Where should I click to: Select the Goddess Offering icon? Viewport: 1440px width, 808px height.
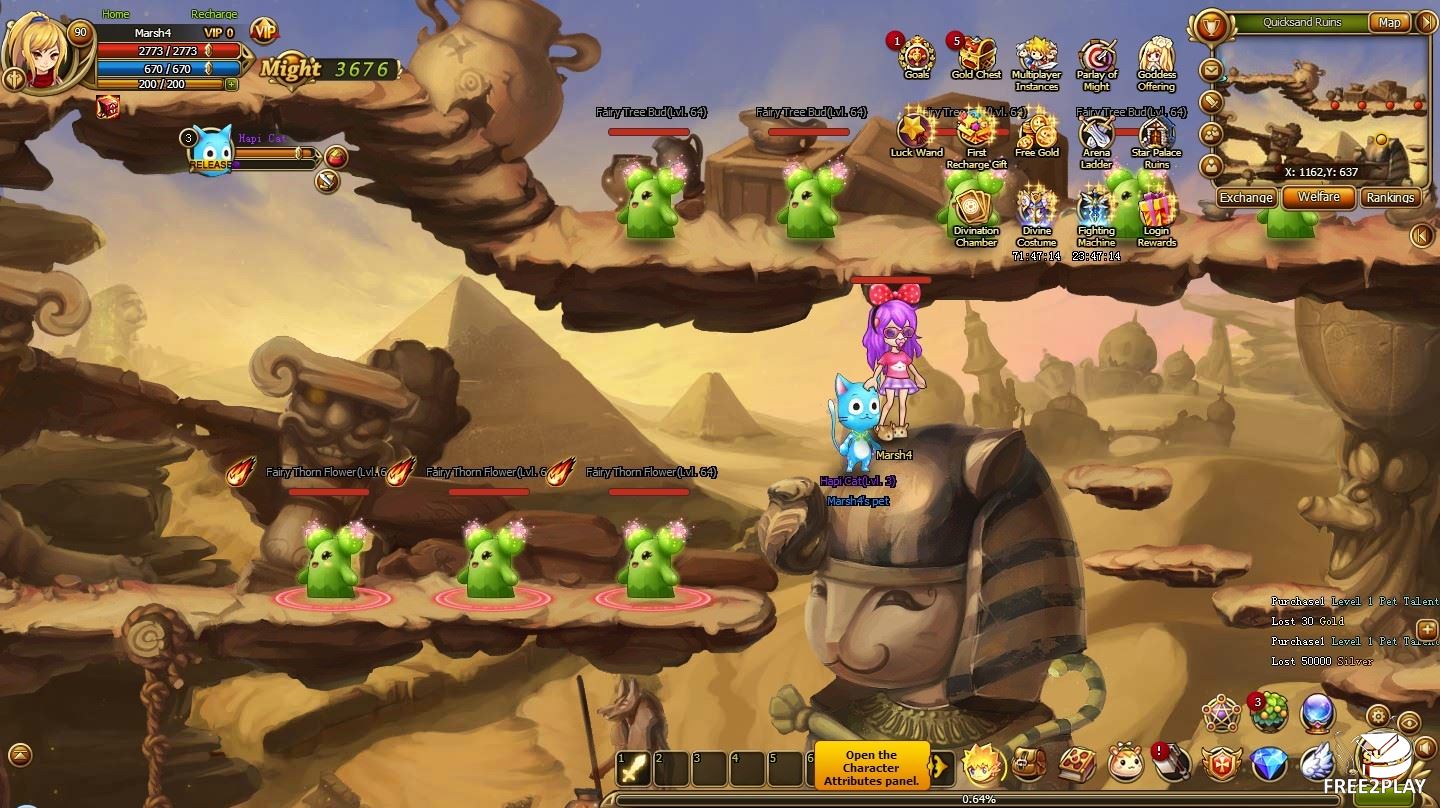1156,60
